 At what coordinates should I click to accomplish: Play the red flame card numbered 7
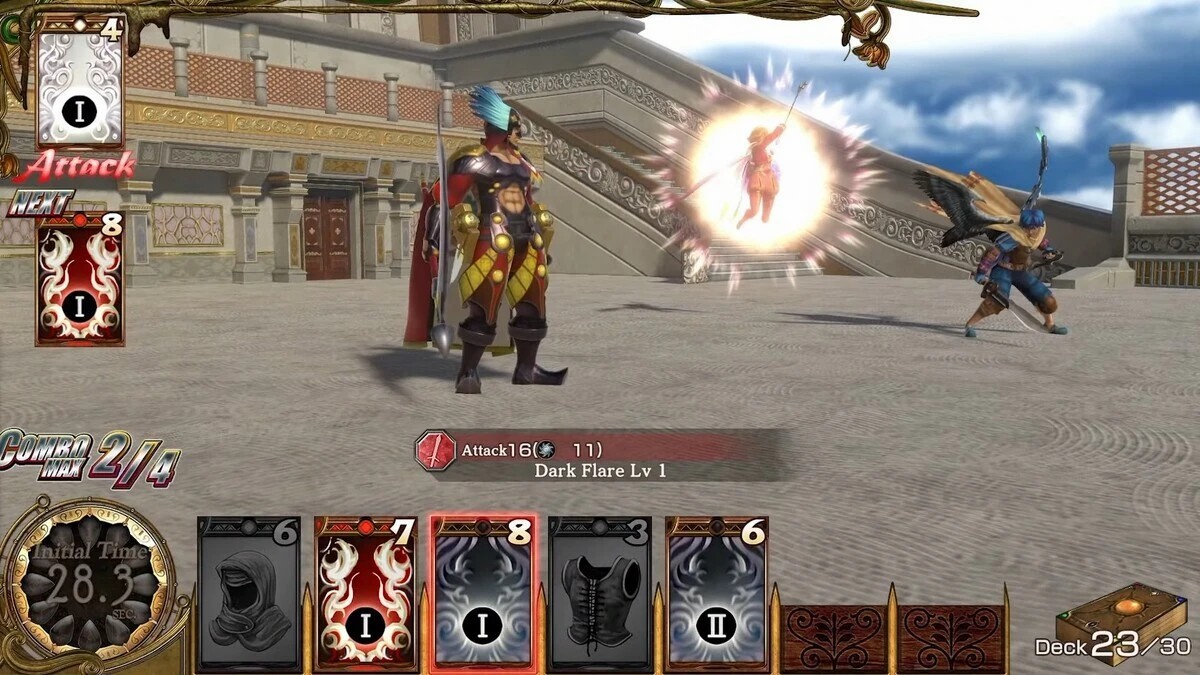pyautogui.click(x=366, y=594)
